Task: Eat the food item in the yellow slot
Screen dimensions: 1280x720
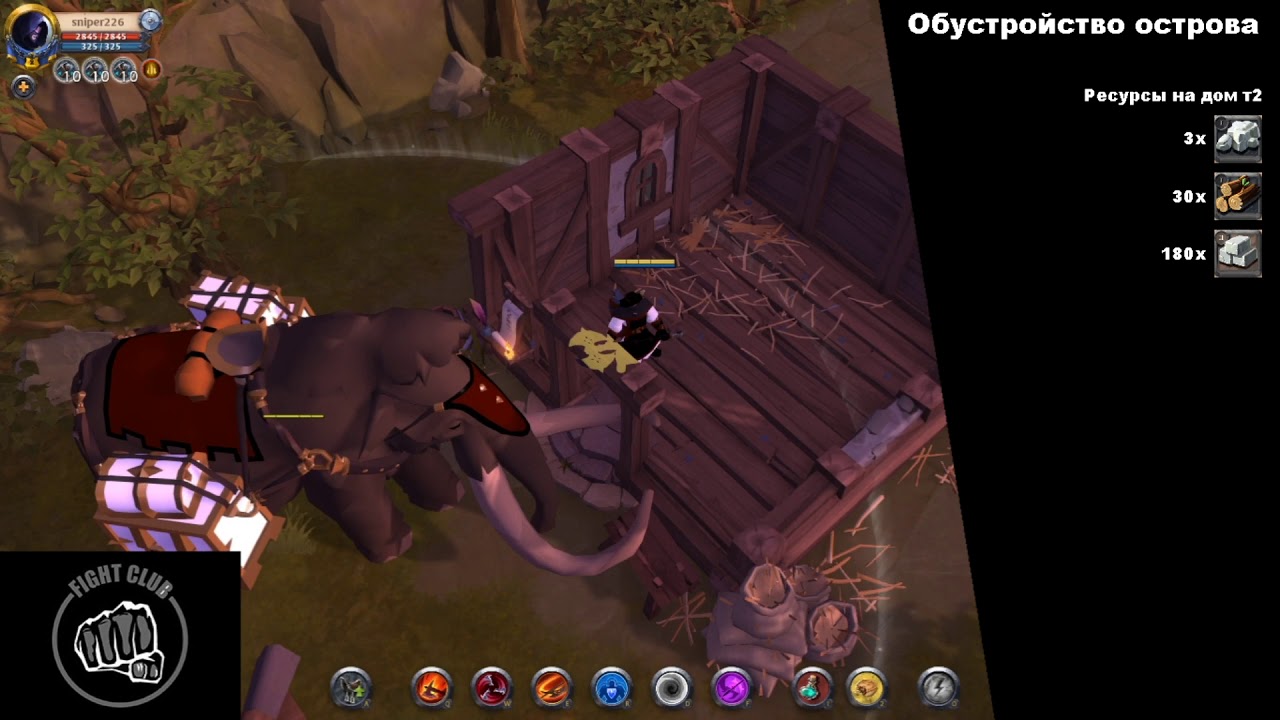Action: (x=866, y=688)
